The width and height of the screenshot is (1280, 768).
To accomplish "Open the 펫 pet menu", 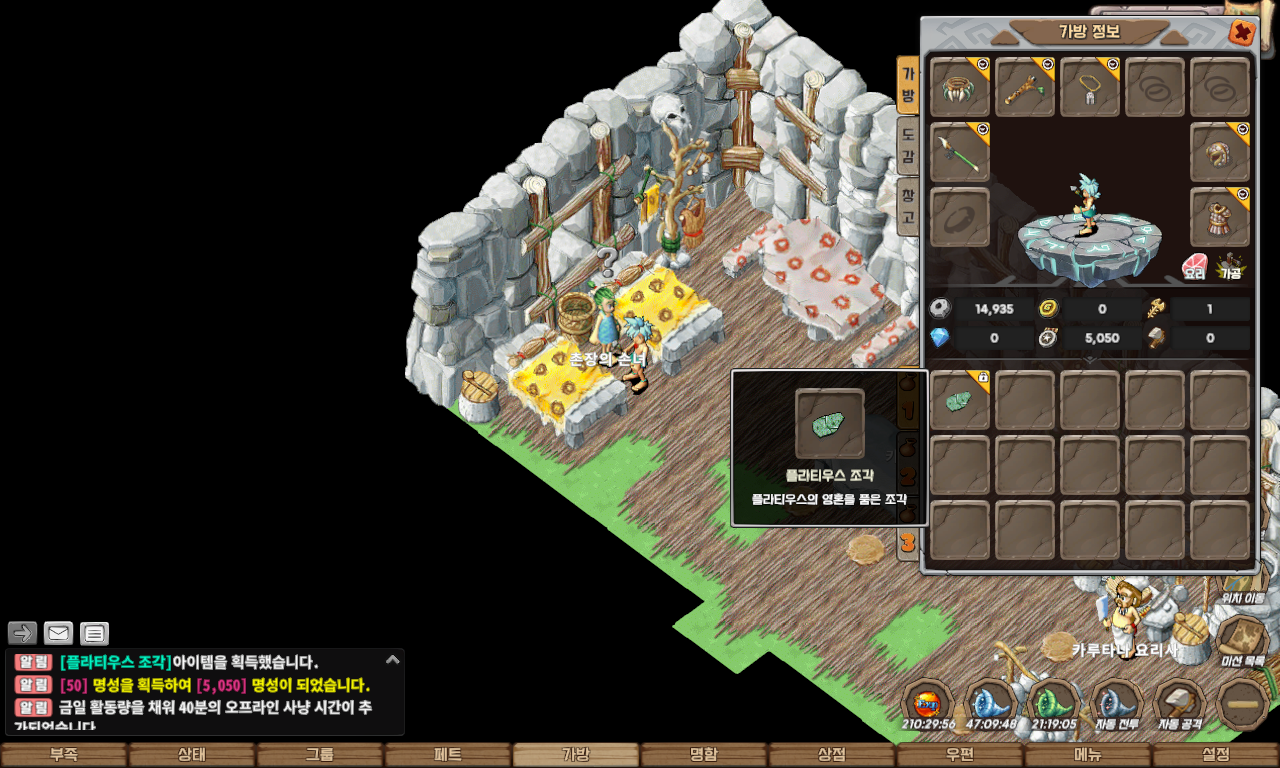I will tap(448, 755).
